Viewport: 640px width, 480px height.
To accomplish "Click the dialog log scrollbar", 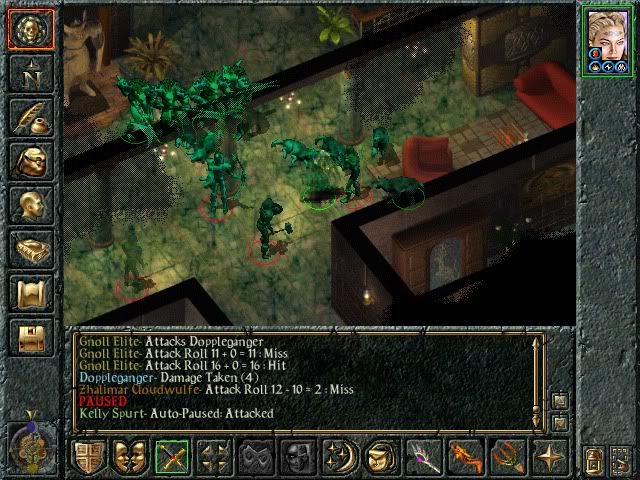I will point(538,370).
